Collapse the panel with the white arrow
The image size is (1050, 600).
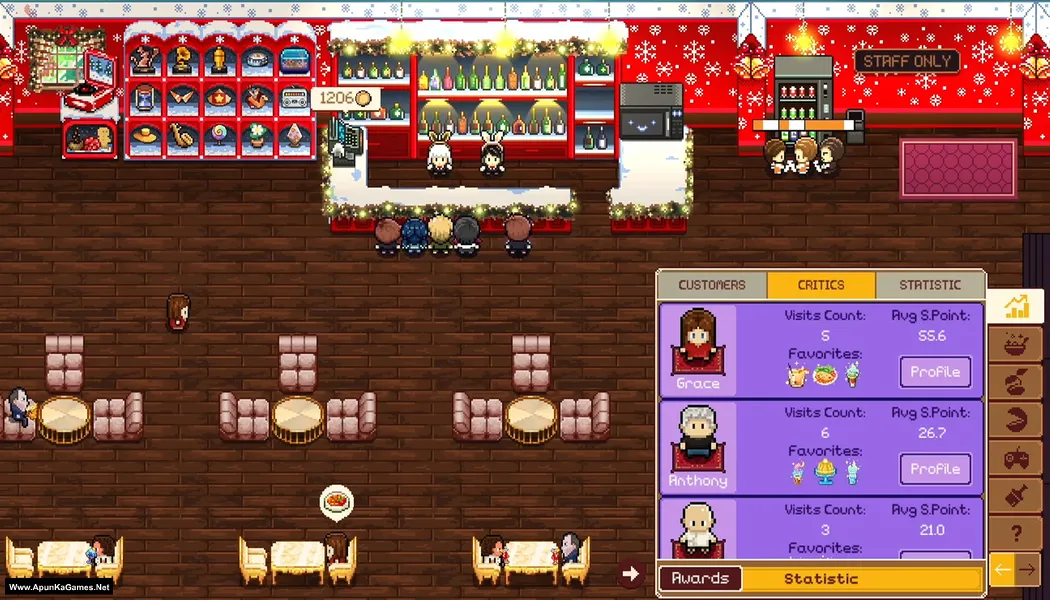[x=630, y=573]
